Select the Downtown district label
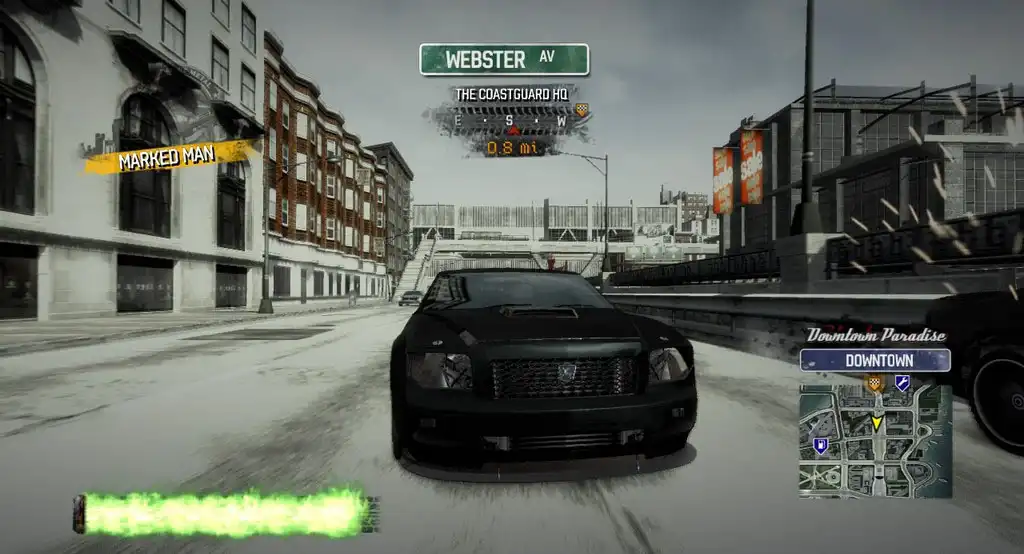This screenshot has height=554, width=1024. tap(875, 360)
